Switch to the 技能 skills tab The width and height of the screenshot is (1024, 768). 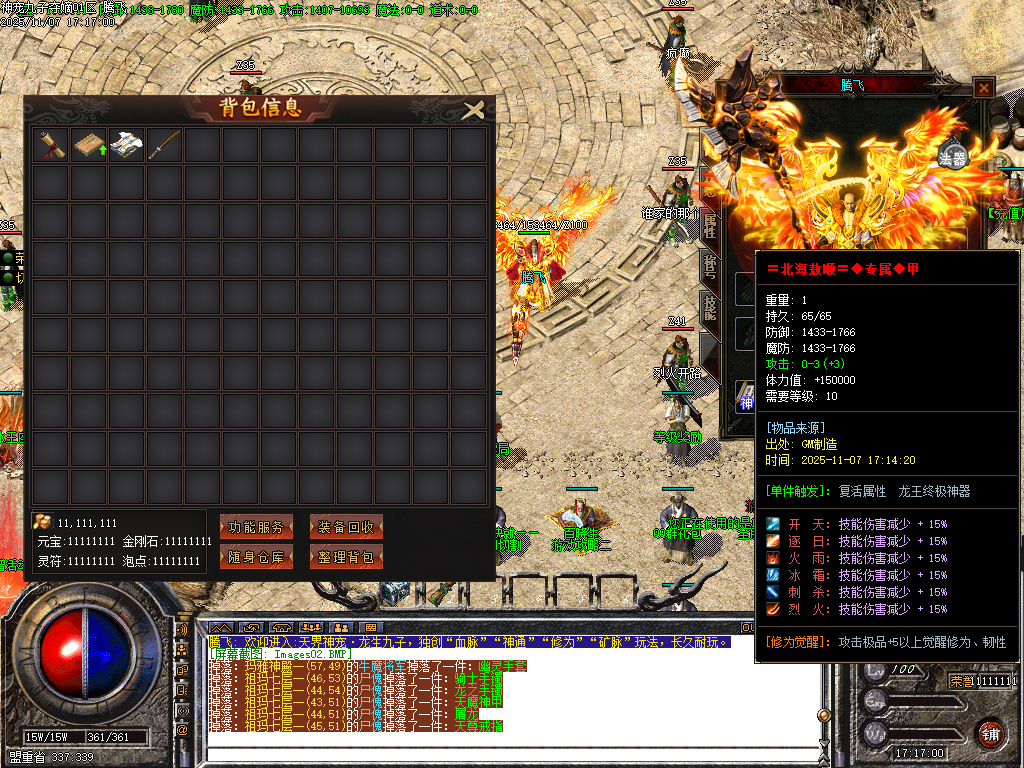[x=710, y=307]
